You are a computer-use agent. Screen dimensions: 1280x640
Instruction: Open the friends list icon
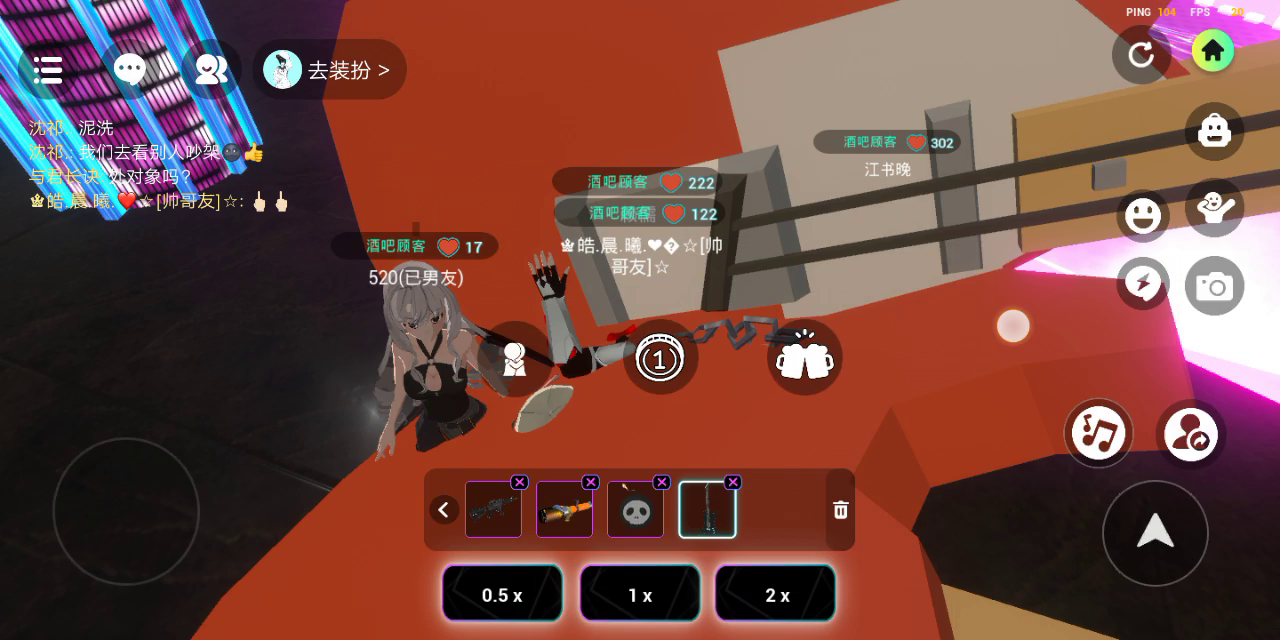tap(211, 69)
